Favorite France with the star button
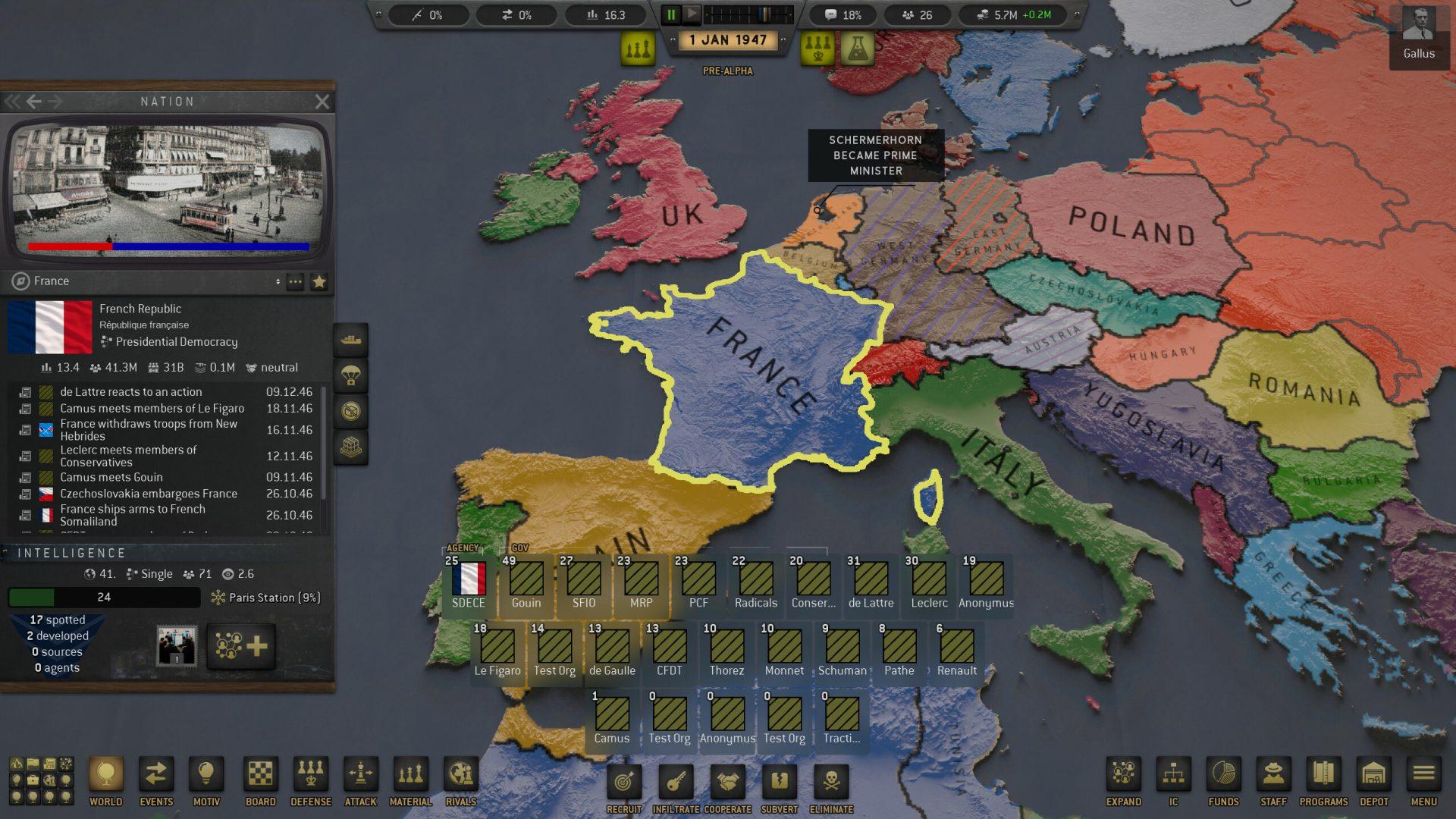Viewport: 1456px width, 819px height. [x=319, y=281]
